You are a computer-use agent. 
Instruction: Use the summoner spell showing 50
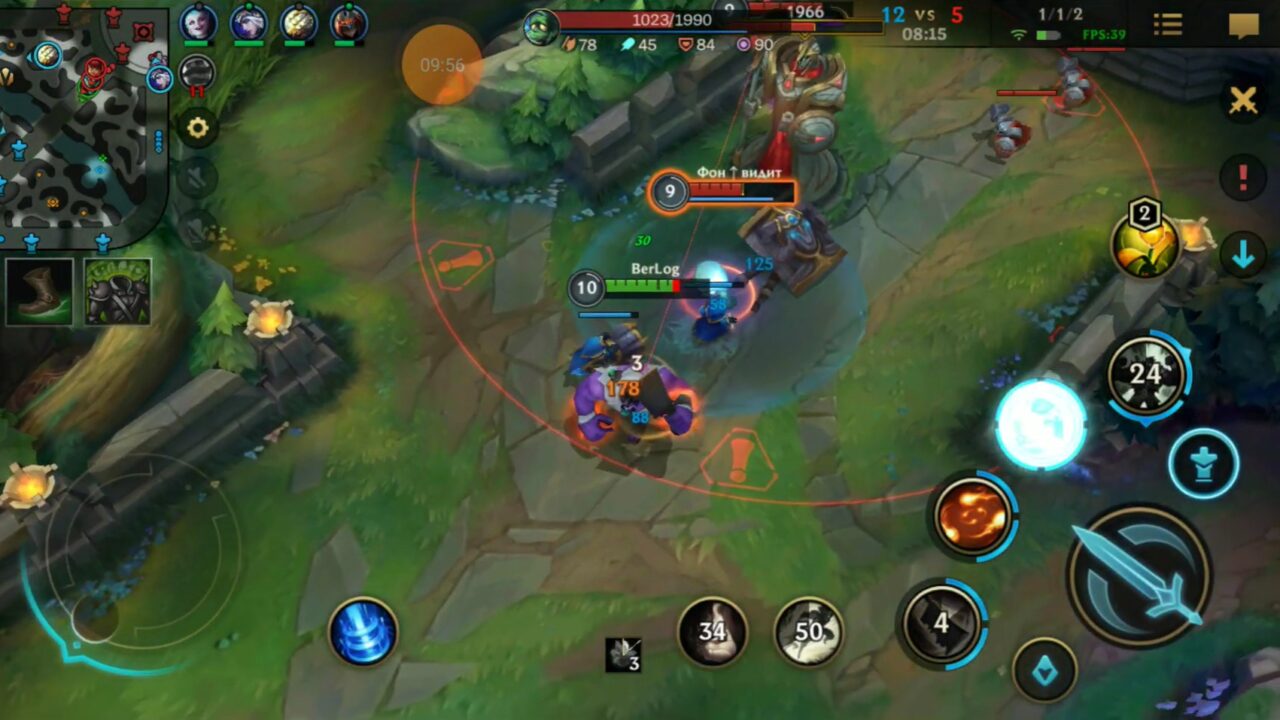point(808,631)
